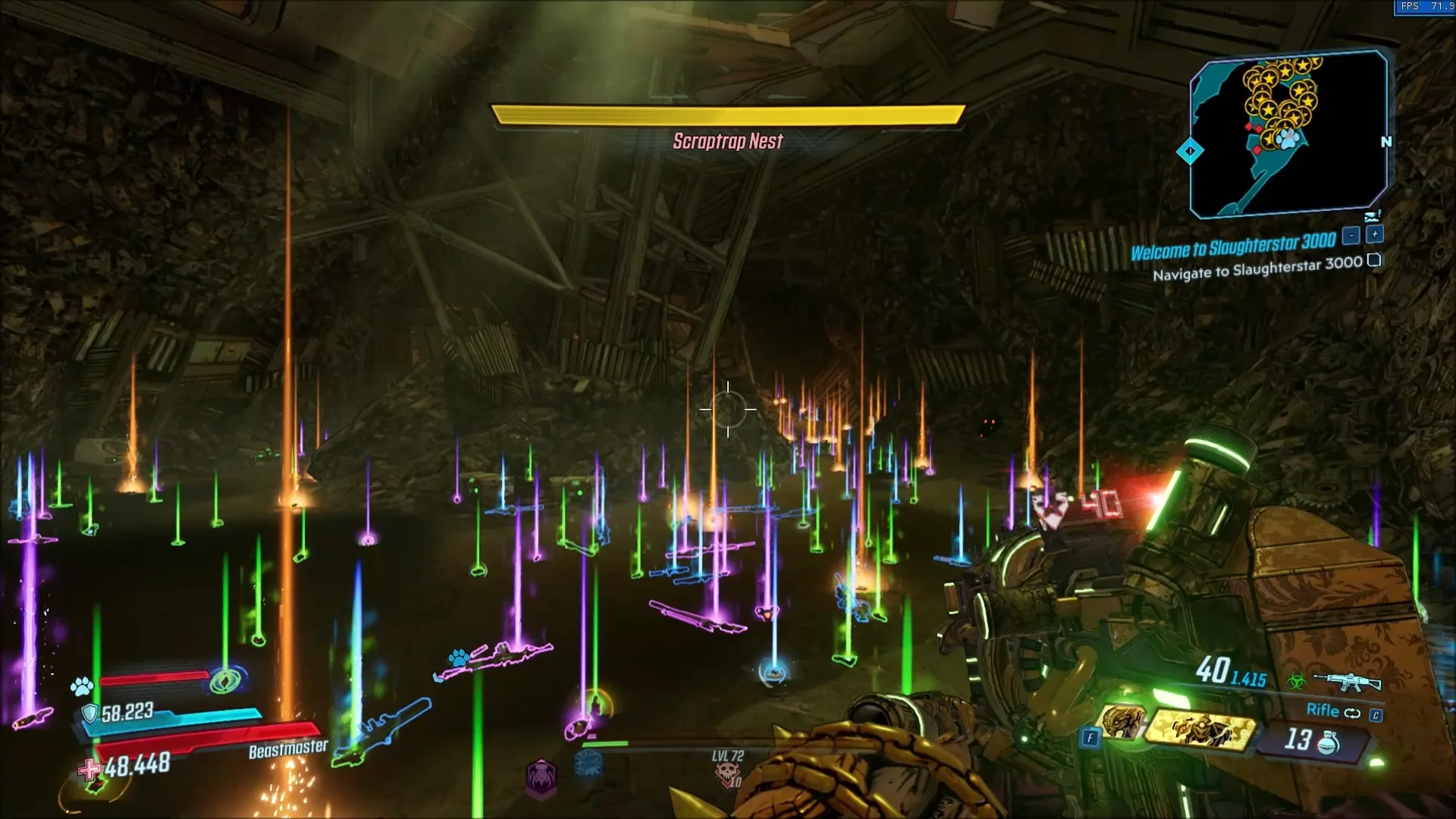
Task: Select the rifle weapon icon
Action: click(x=1348, y=682)
